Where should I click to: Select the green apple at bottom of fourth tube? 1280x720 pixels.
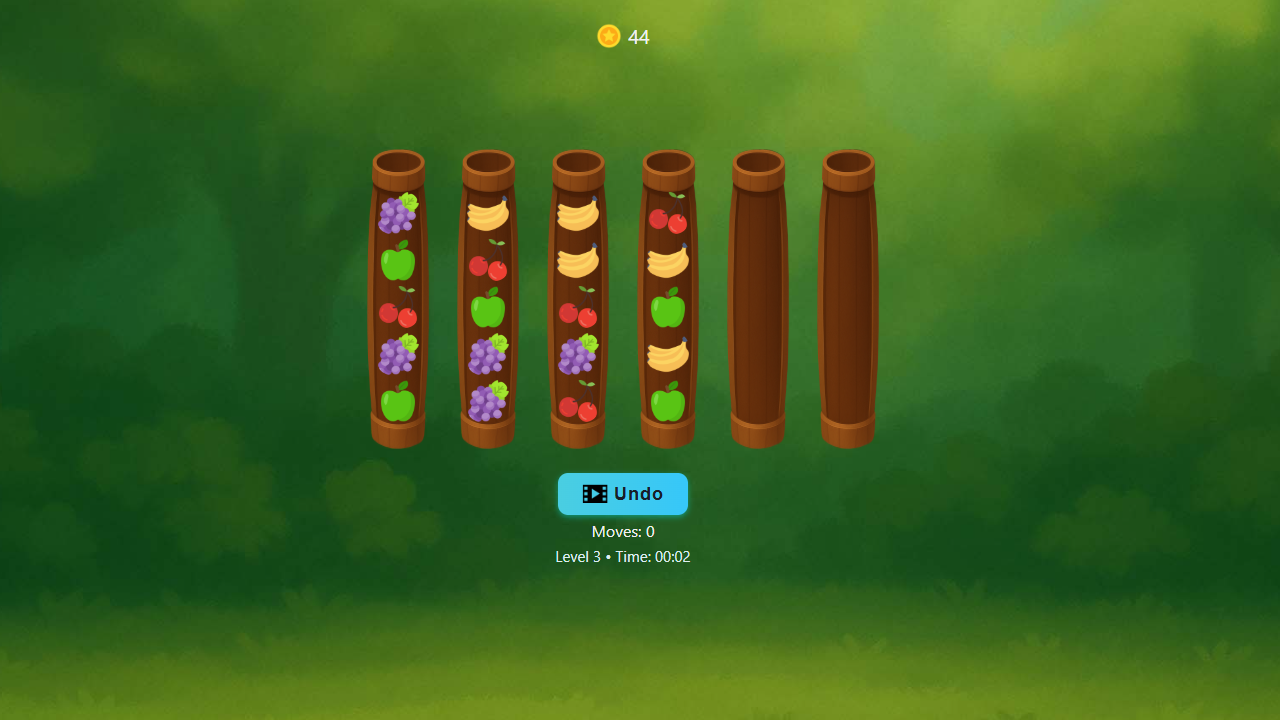tap(668, 406)
